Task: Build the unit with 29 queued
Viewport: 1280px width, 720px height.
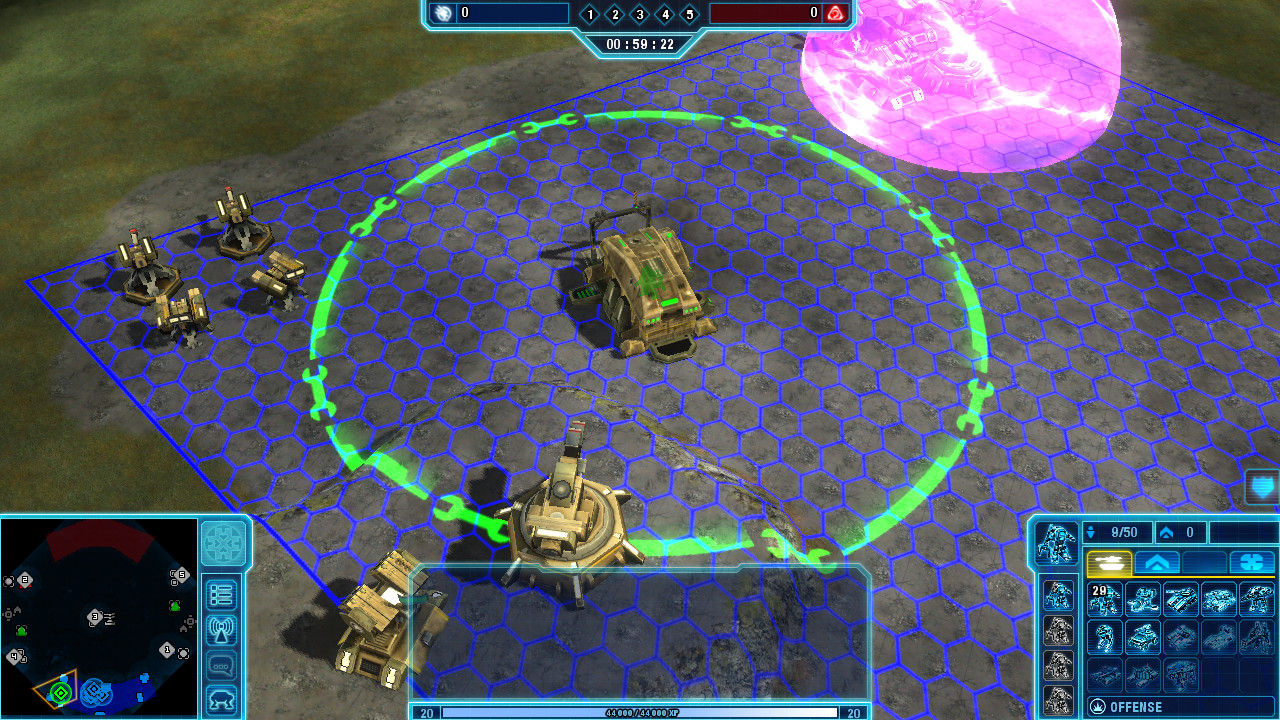Action: [x=1106, y=599]
